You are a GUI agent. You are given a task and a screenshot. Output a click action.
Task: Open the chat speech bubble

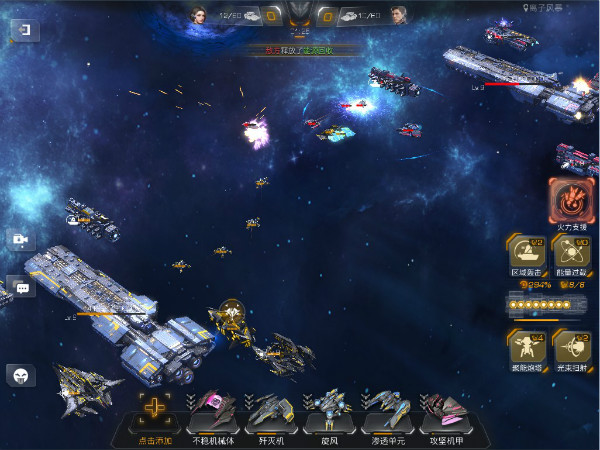(21, 287)
